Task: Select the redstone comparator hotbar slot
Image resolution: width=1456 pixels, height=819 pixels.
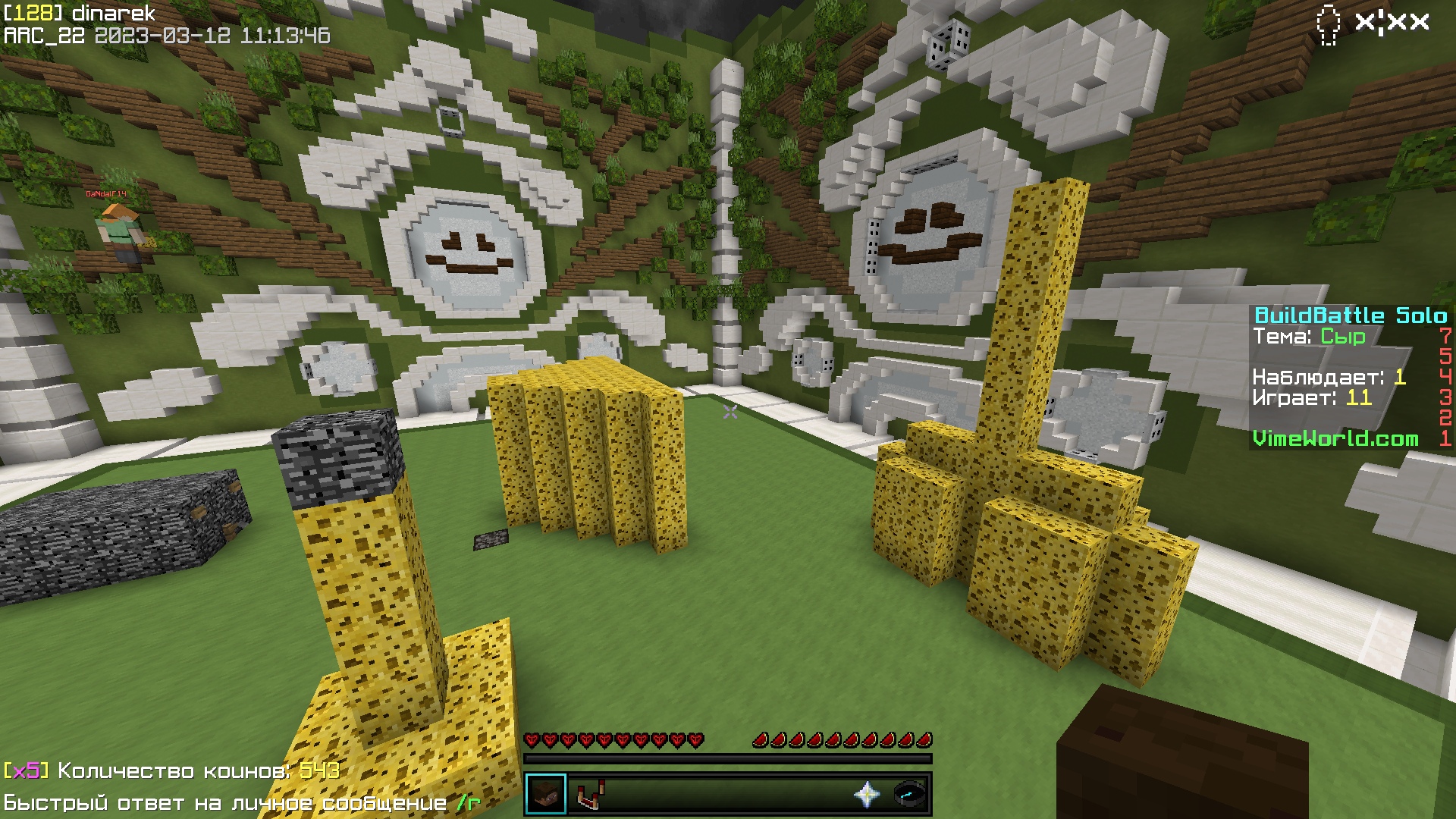Action: point(589,794)
